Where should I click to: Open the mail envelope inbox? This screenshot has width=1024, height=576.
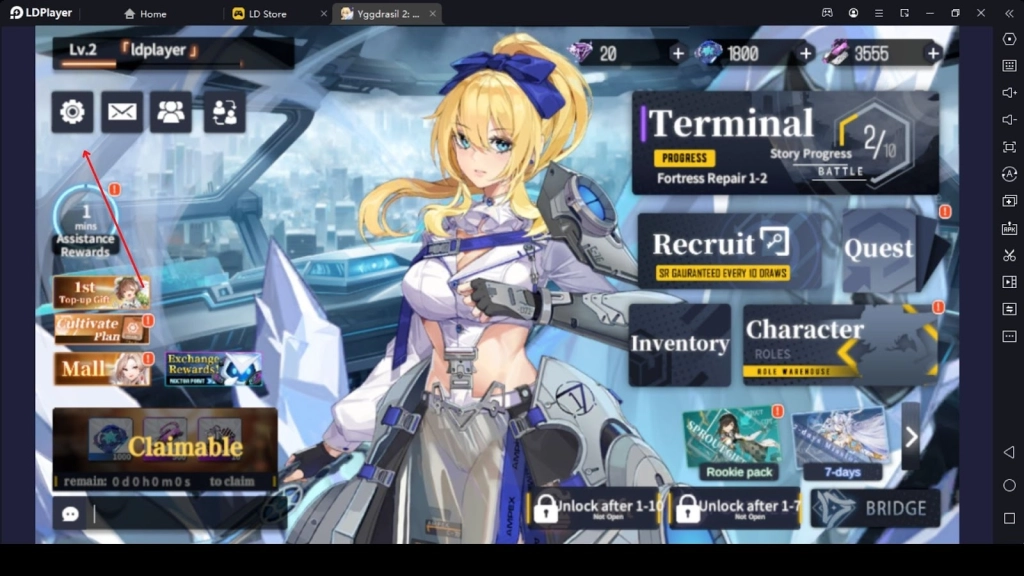[122, 112]
